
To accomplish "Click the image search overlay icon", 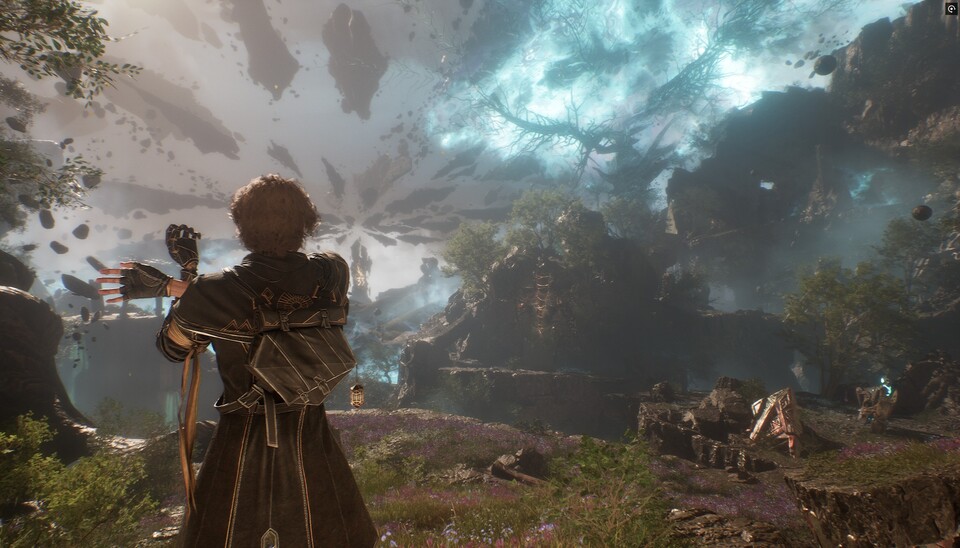I will click(x=951, y=8).
